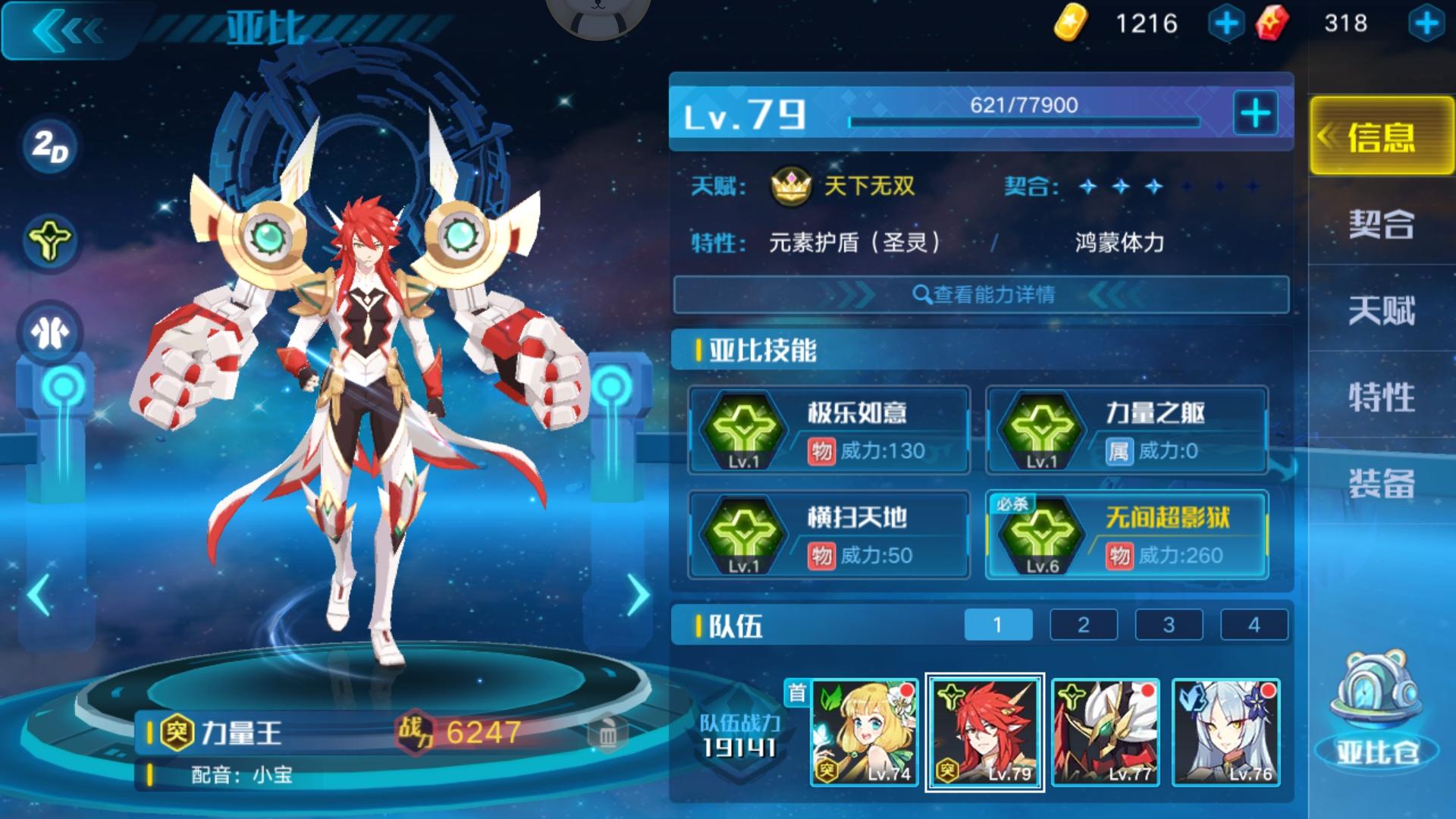Click the gold coin currency icon
The image size is (1456, 819).
1070,24
